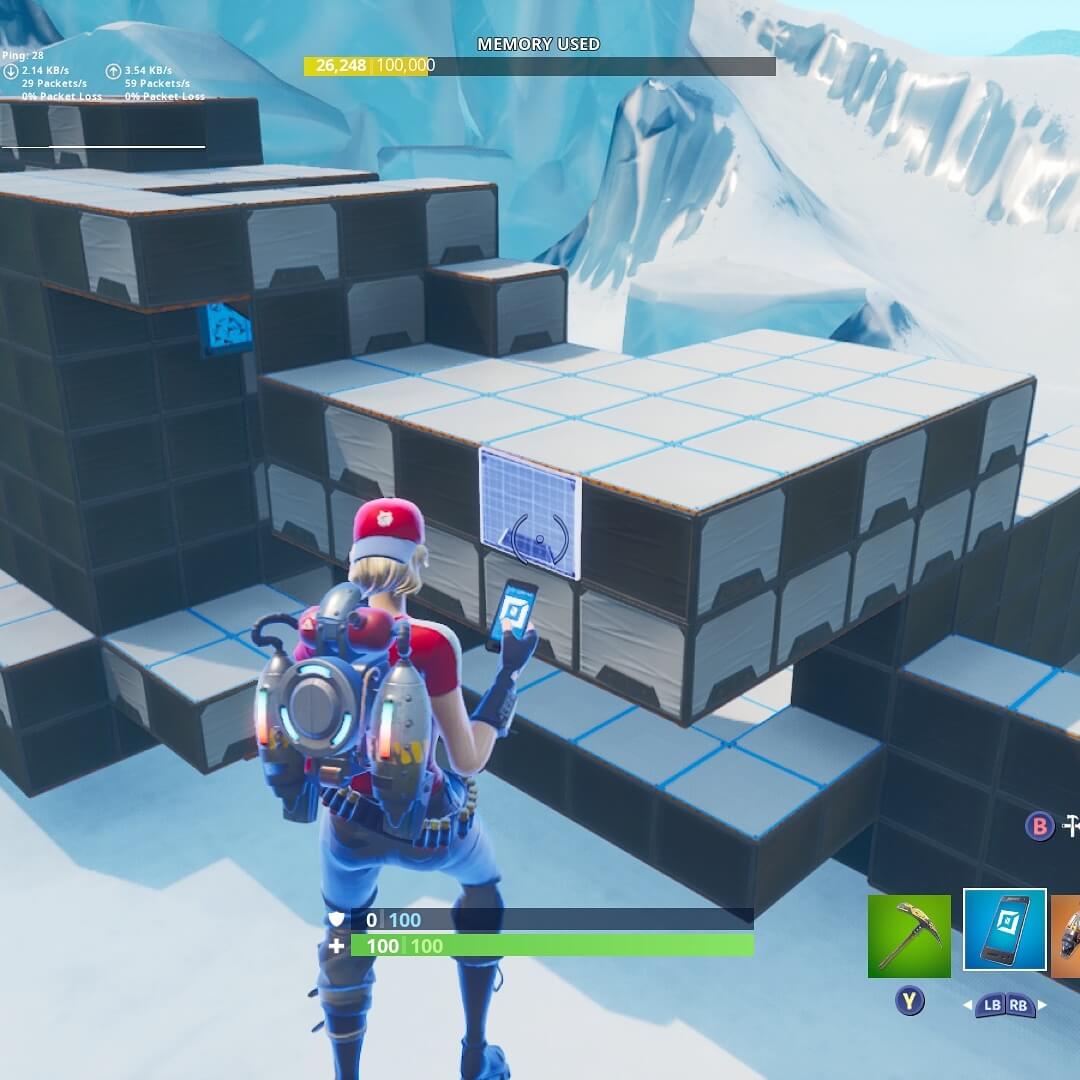Equip the item in the orange hotbar slot
This screenshot has width=1080, height=1080.
(1066, 936)
